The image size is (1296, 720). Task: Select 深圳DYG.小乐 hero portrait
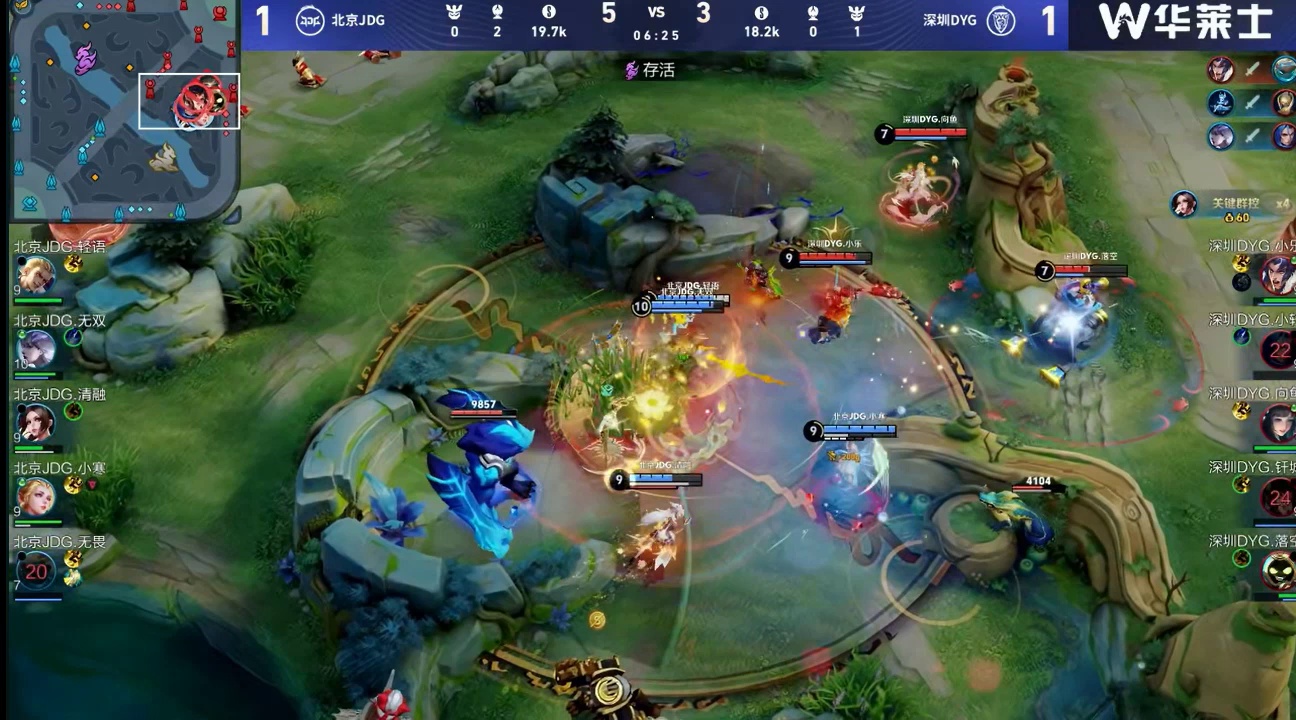tap(1279, 274)
